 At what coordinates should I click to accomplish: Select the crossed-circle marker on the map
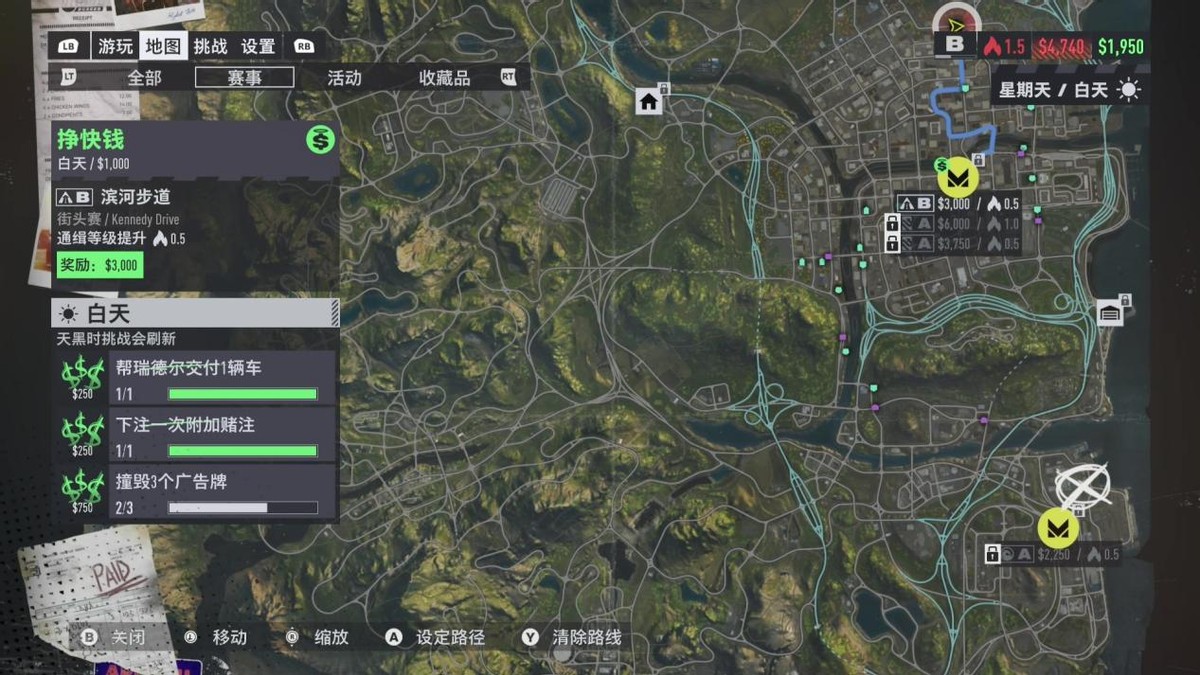[x=1082, y=485]
